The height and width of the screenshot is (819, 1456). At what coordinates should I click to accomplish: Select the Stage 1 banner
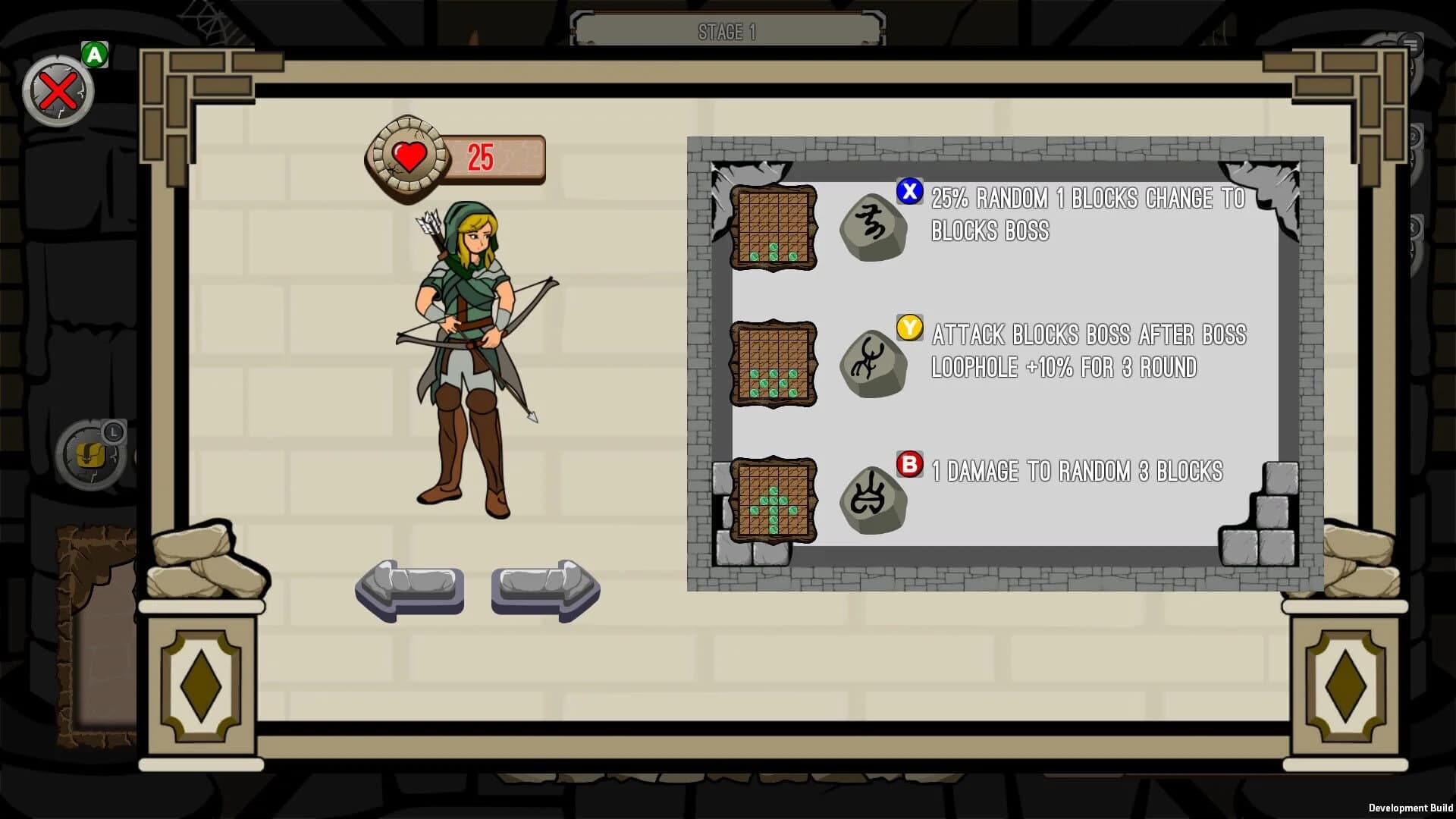[726, 30]
